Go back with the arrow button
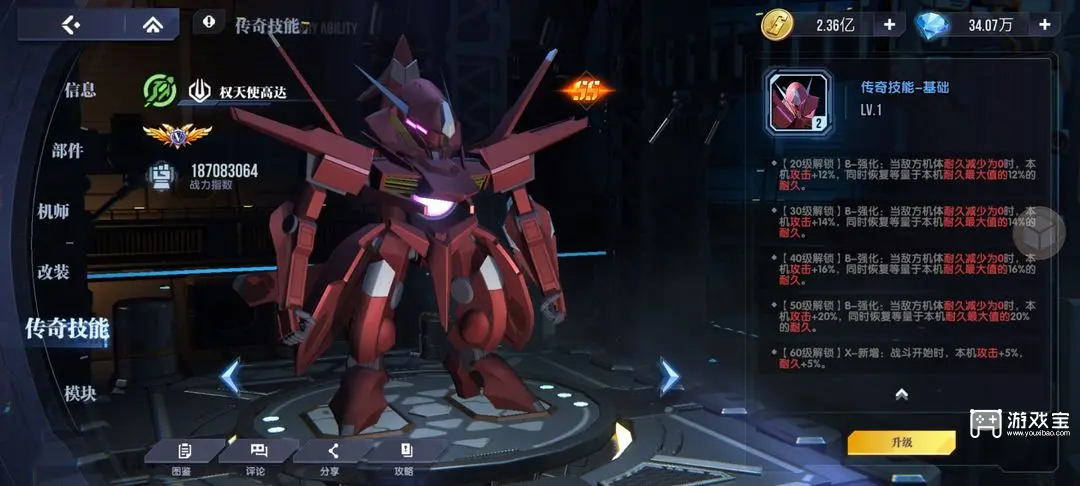 pos(70,25)
